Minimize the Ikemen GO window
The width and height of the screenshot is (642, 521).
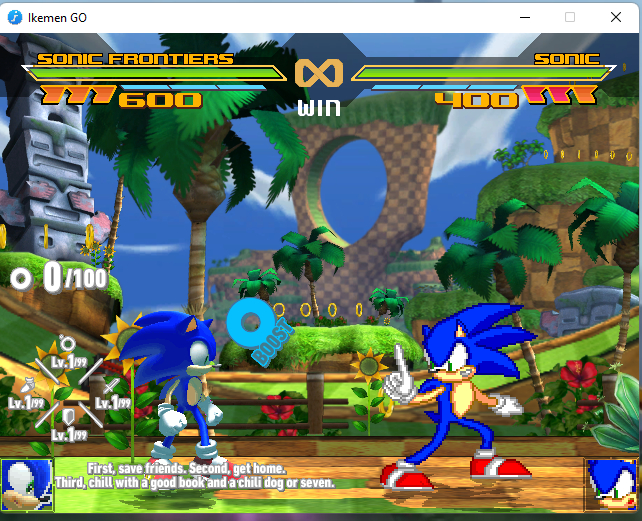pos(525,17)
